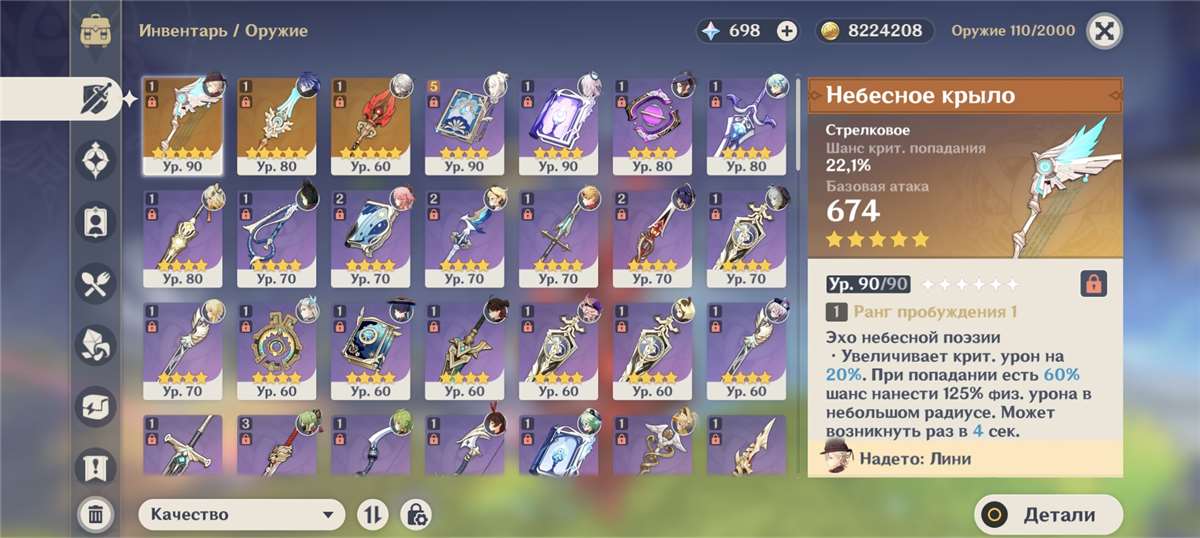
Task: Select the red five-star weapon at Ур. 60
Action: point(371,124)
